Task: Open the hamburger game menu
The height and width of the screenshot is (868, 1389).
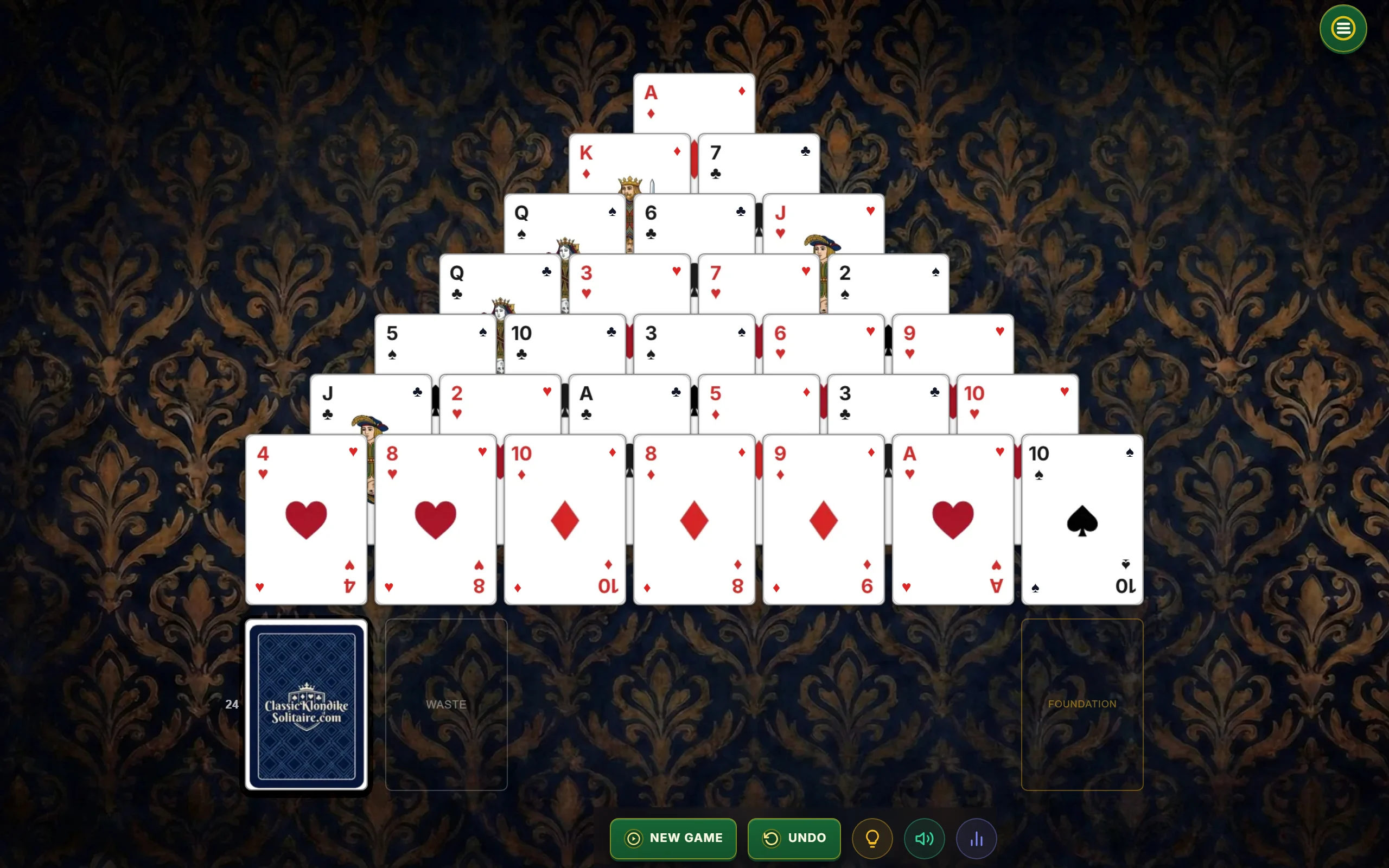Action: (x=1342, y=28)
